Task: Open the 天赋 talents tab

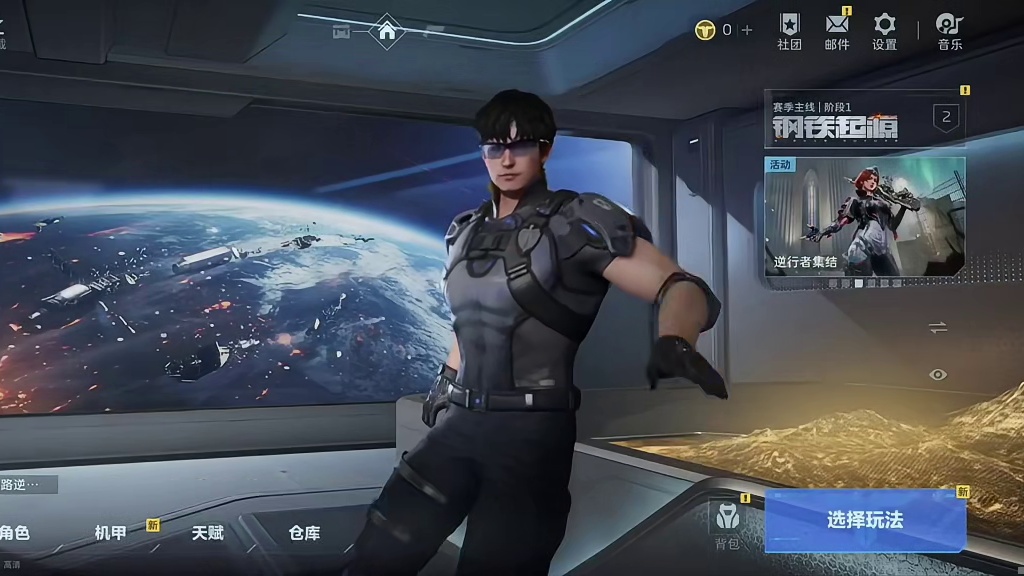Action: (208, 533)
